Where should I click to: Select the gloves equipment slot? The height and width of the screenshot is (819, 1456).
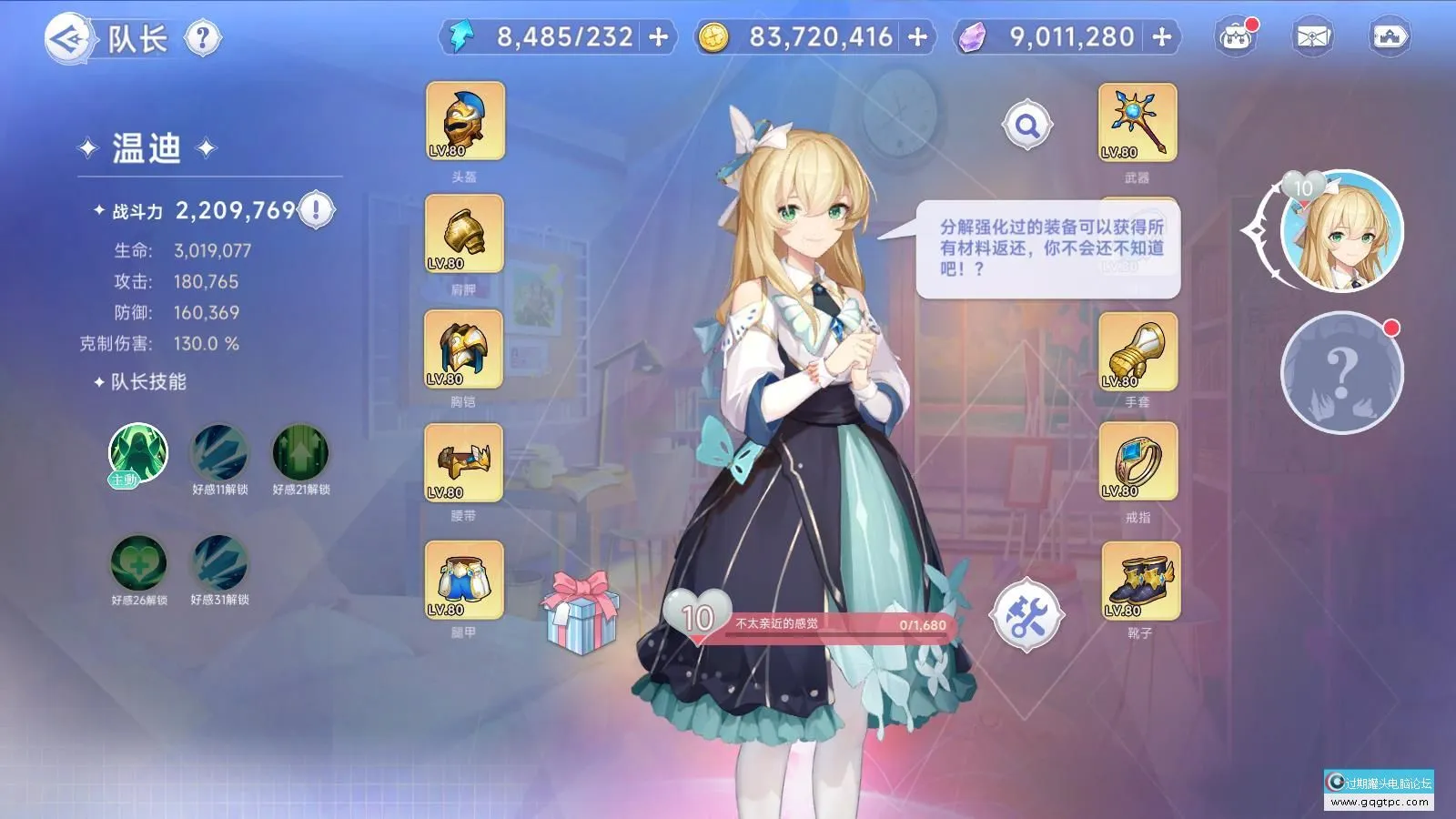pos(1137,351)
